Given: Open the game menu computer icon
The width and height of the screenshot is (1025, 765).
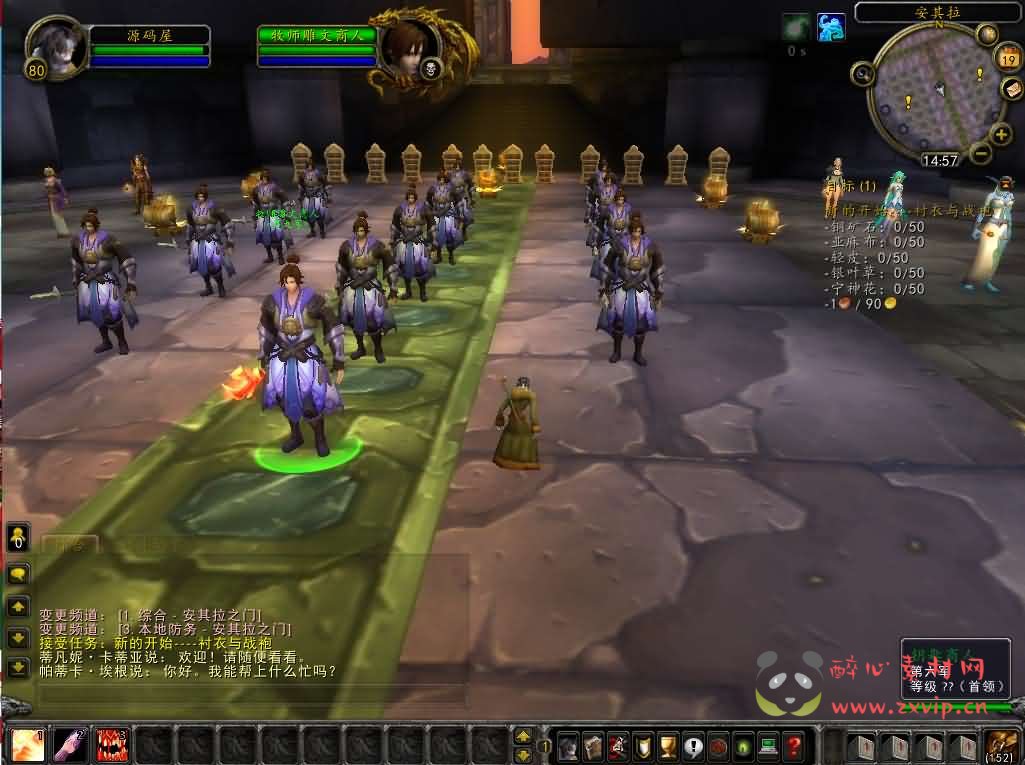Looking at the screenshot, I should tap(769, 745).
